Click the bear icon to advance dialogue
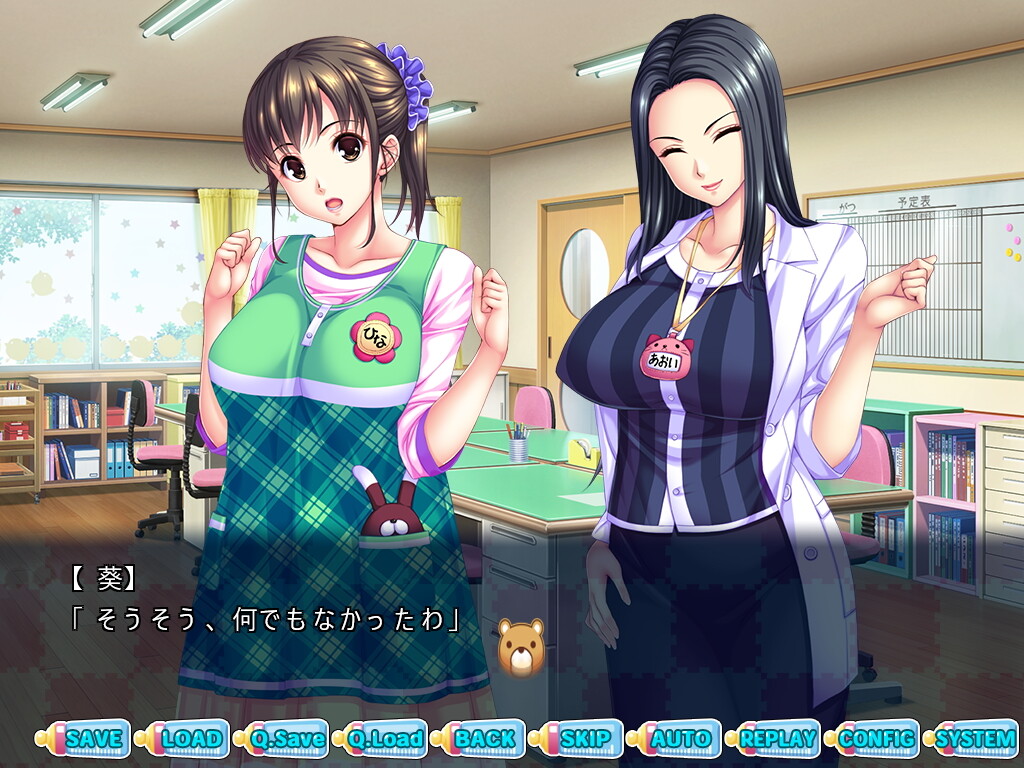The width and height of the screenshot is (1024, 768). (521, 648)
